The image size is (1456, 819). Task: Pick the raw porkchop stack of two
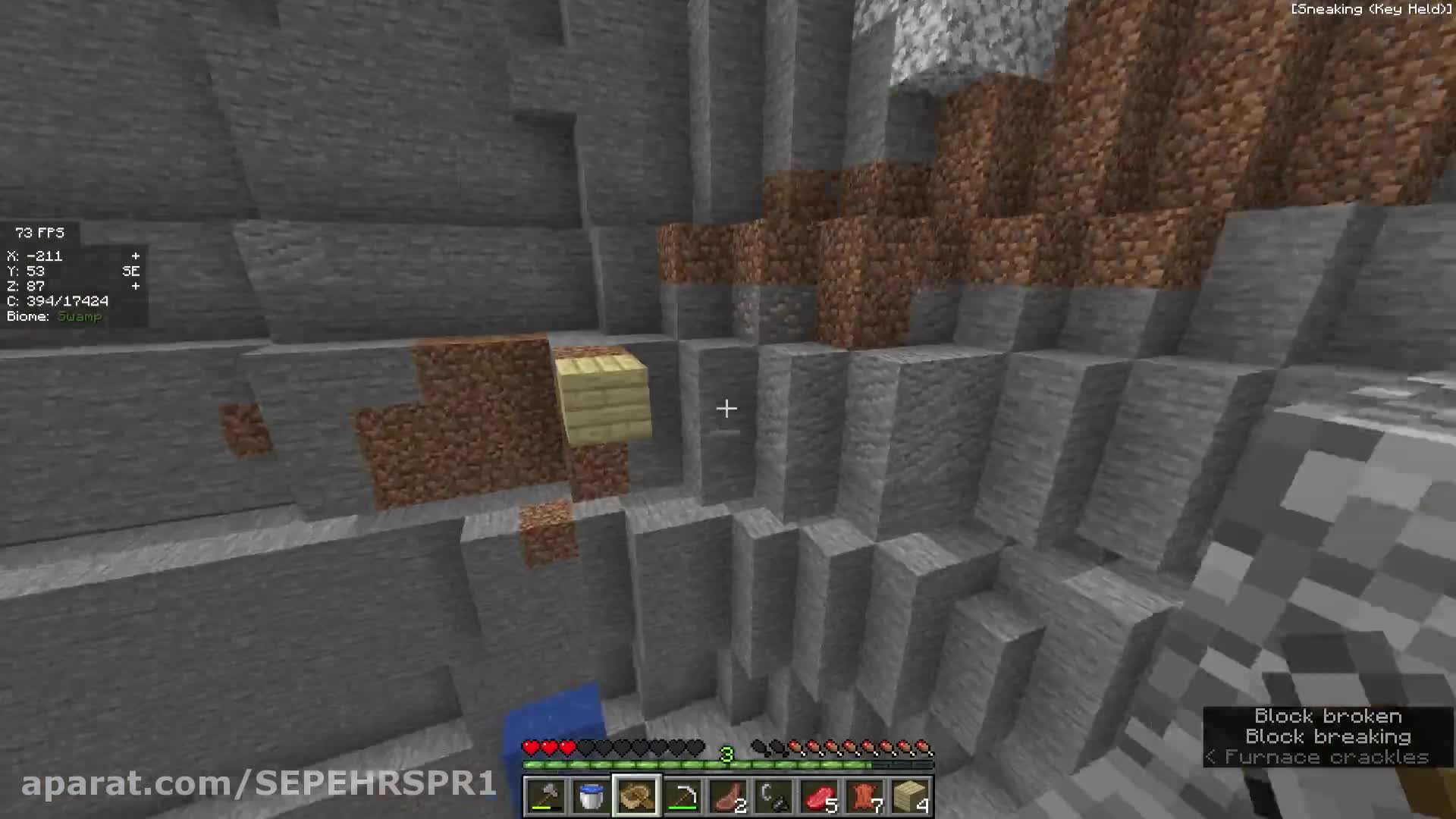[728, 796]
